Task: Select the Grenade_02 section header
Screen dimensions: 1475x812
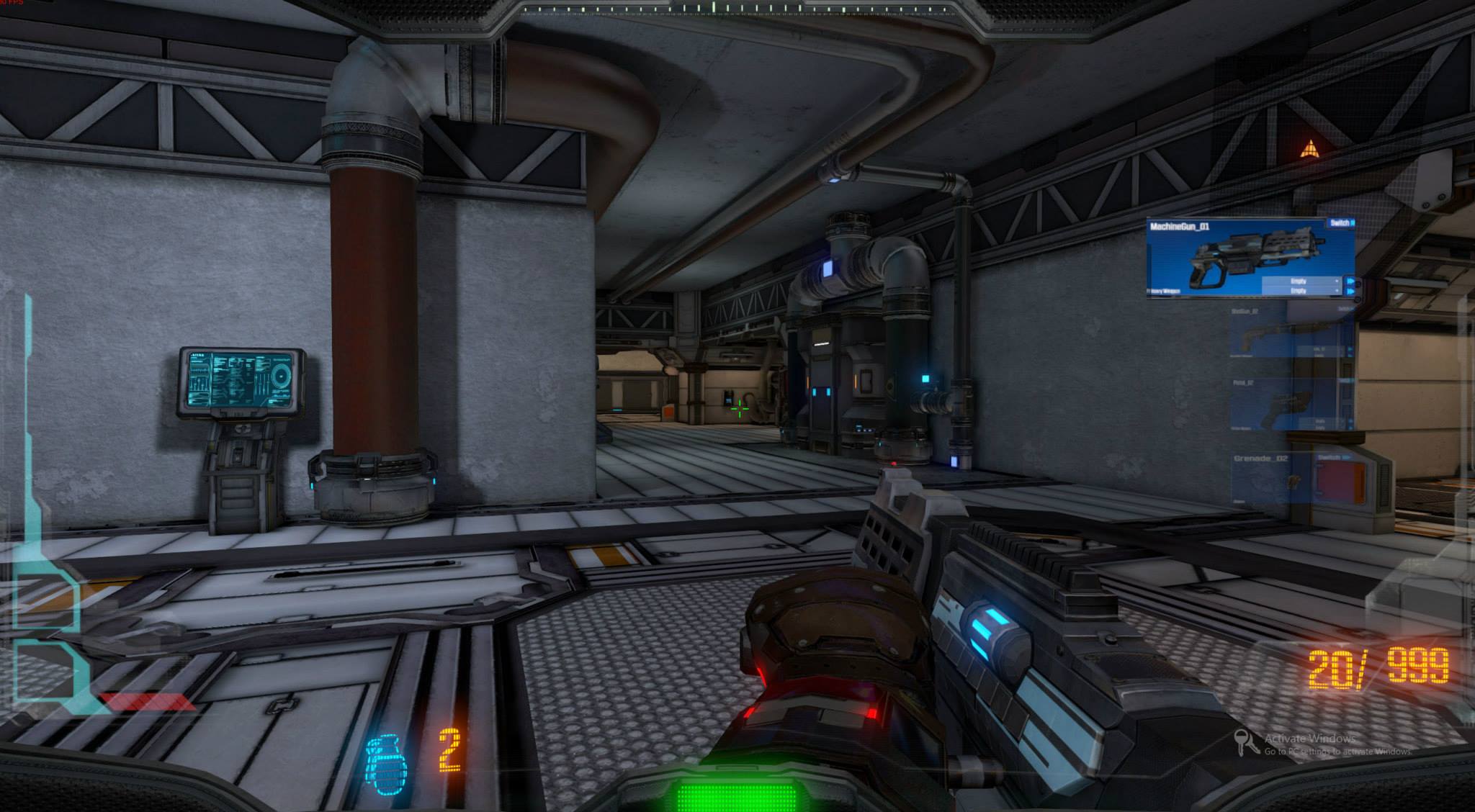Action: pyautogui.click(x=1261, y=458)
